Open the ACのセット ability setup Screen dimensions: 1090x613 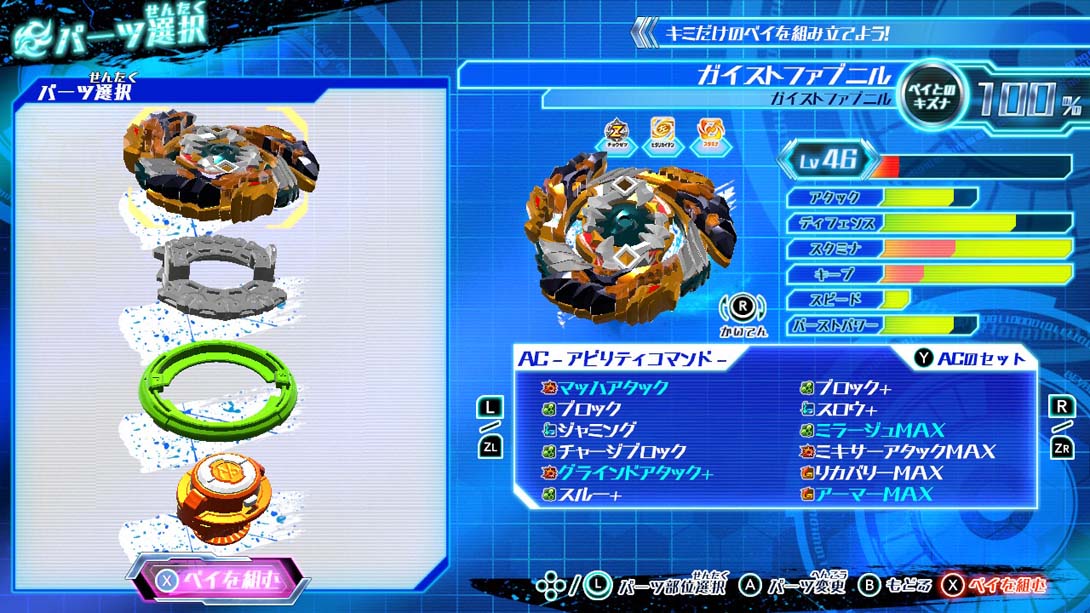click(970, 358)
